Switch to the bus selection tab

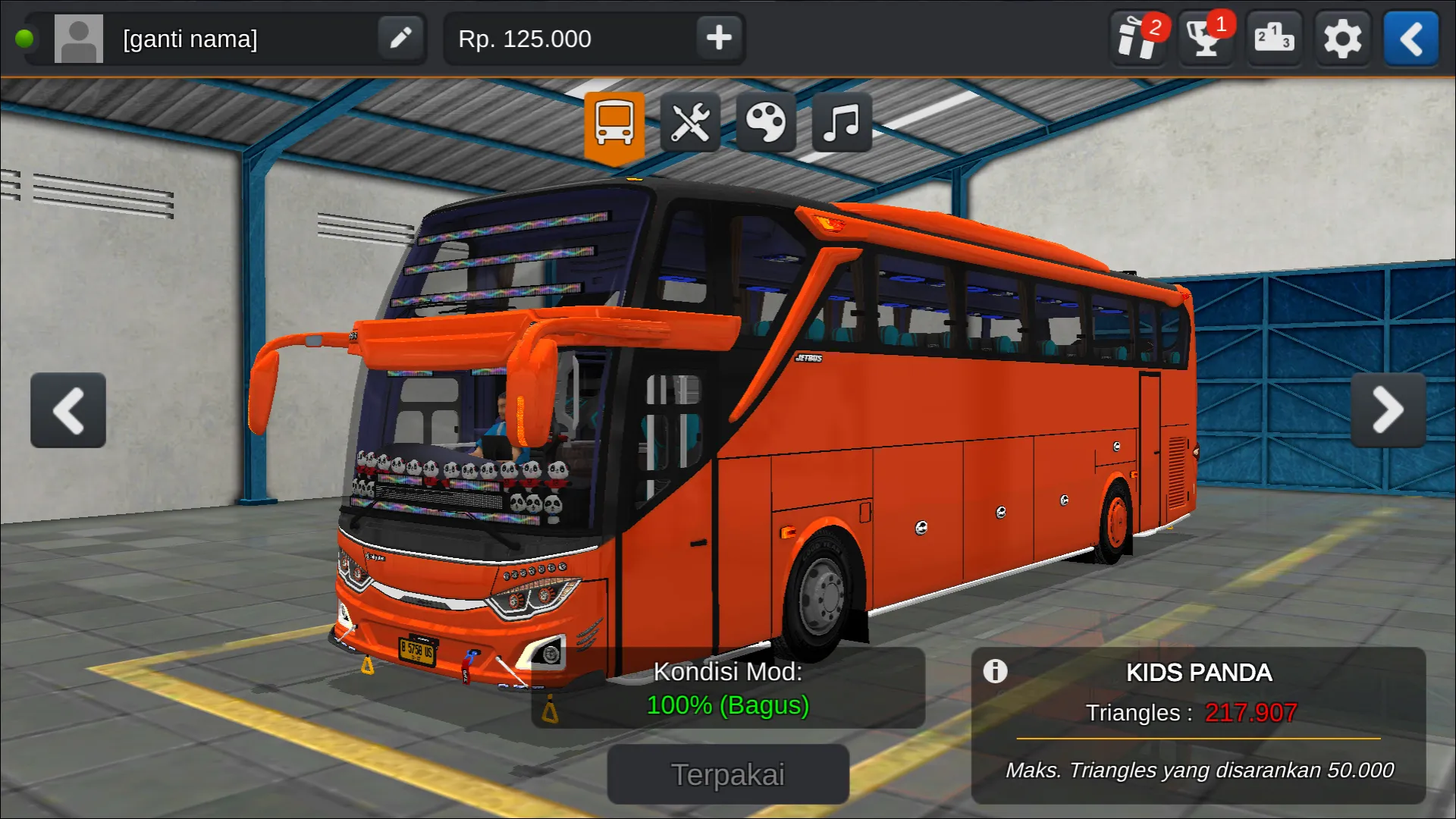[614, 124]
